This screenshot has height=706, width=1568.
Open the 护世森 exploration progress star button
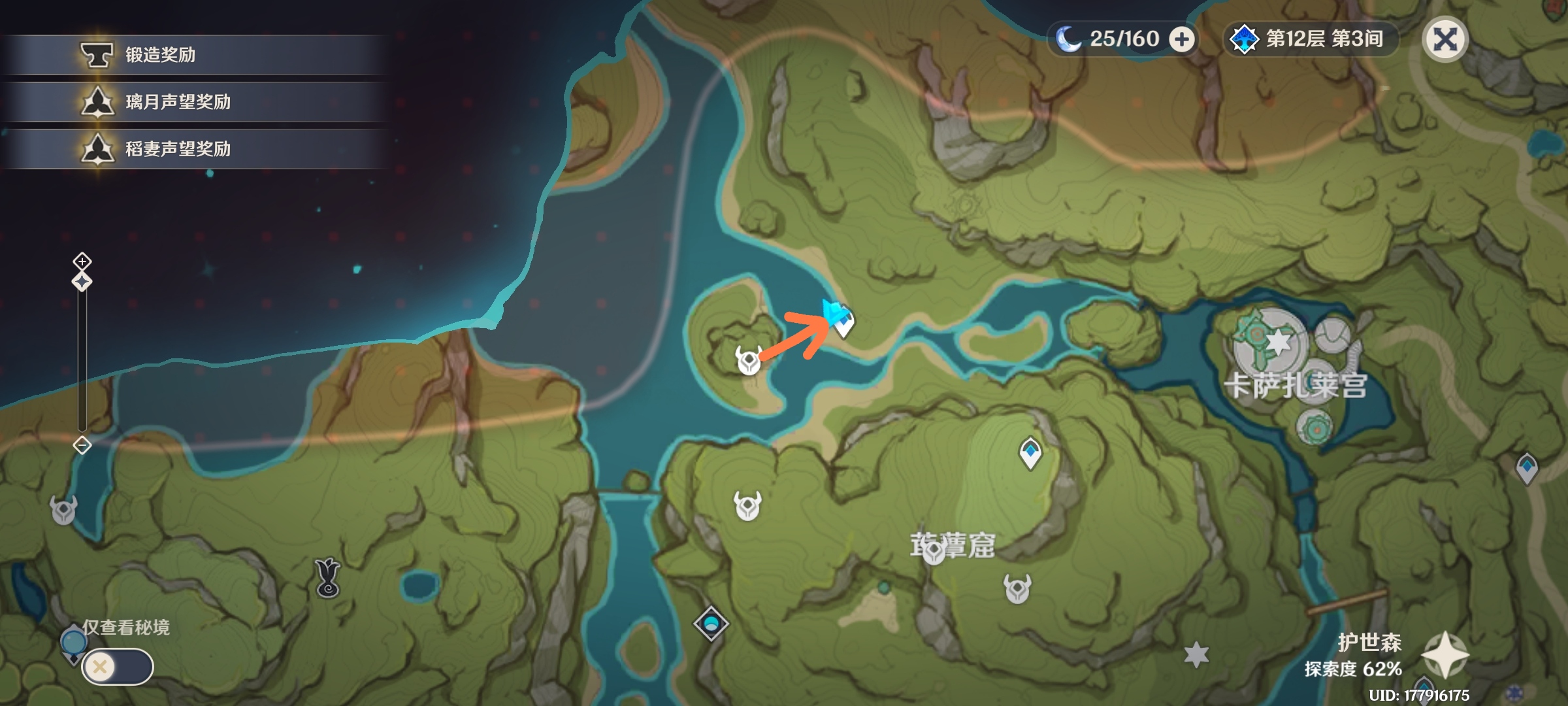(x=1446, y=655)
